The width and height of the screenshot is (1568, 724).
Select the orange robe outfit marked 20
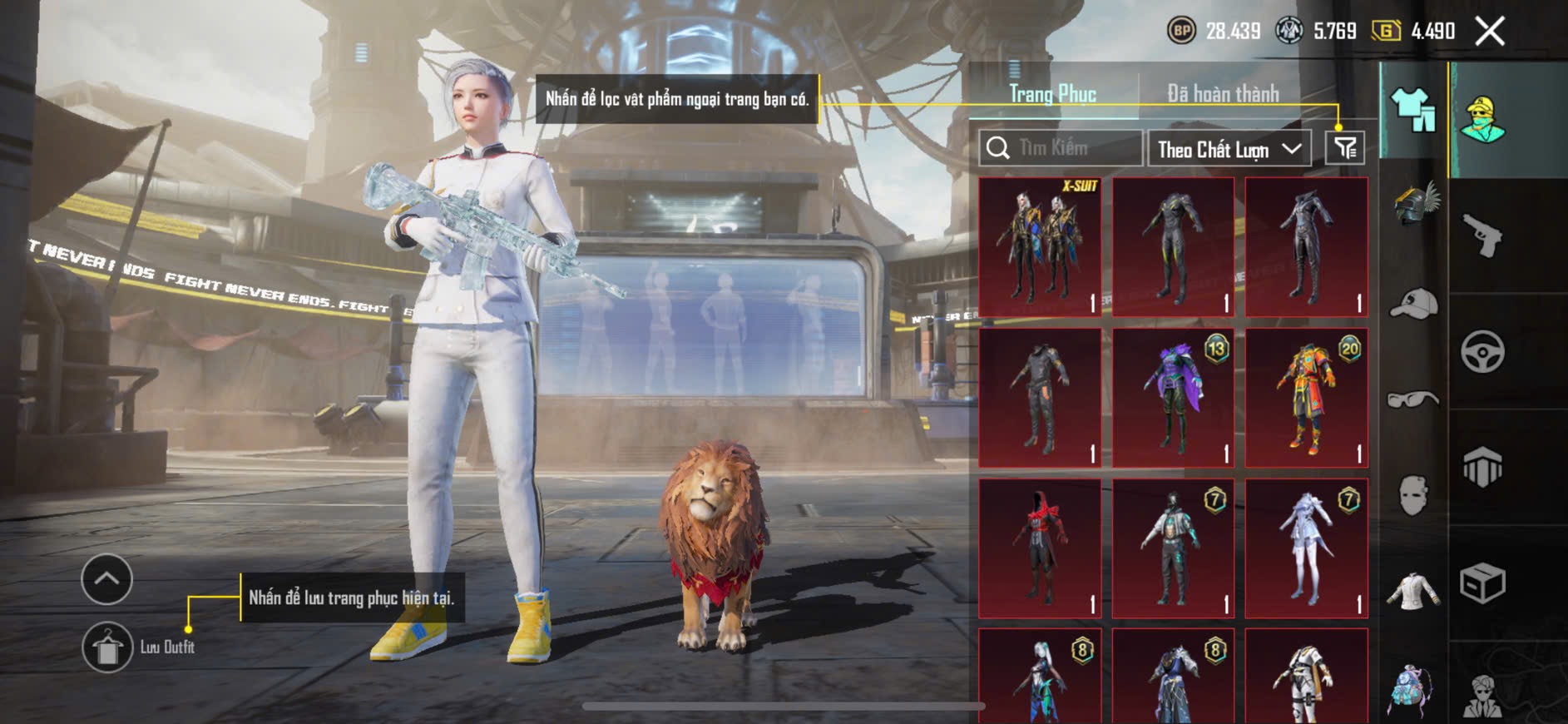[1306, 398]
